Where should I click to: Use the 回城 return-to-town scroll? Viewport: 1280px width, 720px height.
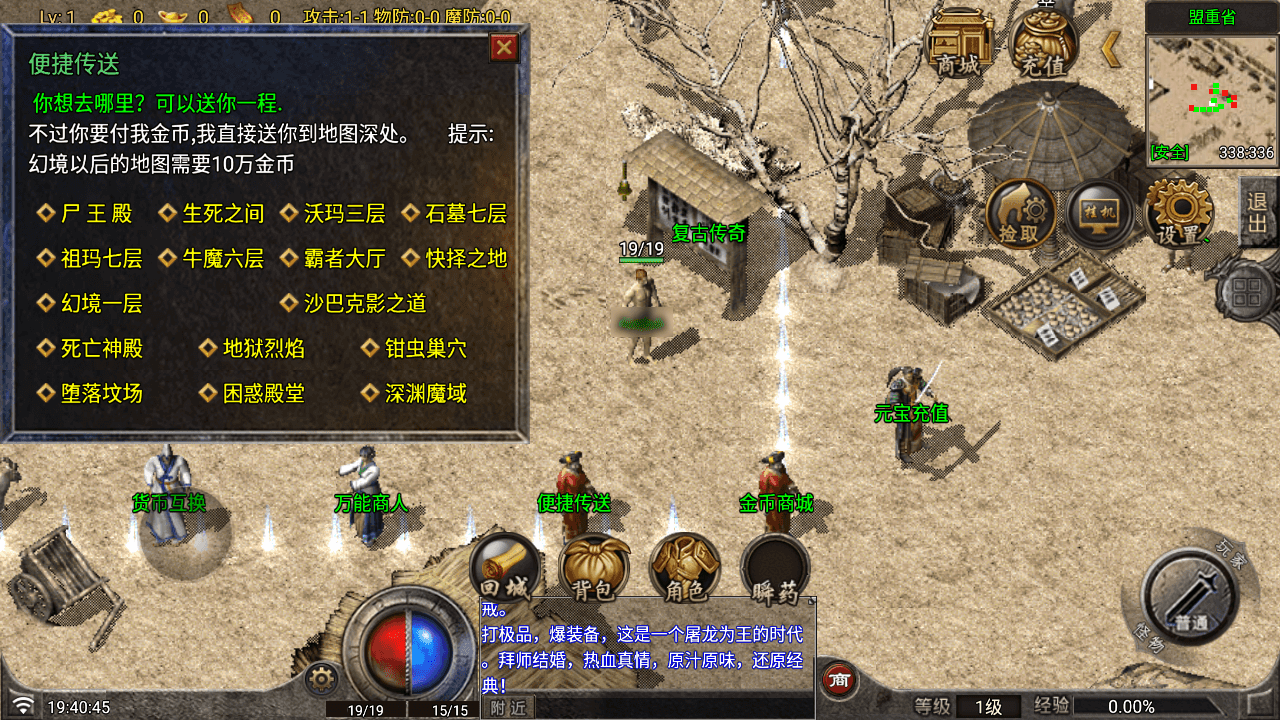(505, 568)
